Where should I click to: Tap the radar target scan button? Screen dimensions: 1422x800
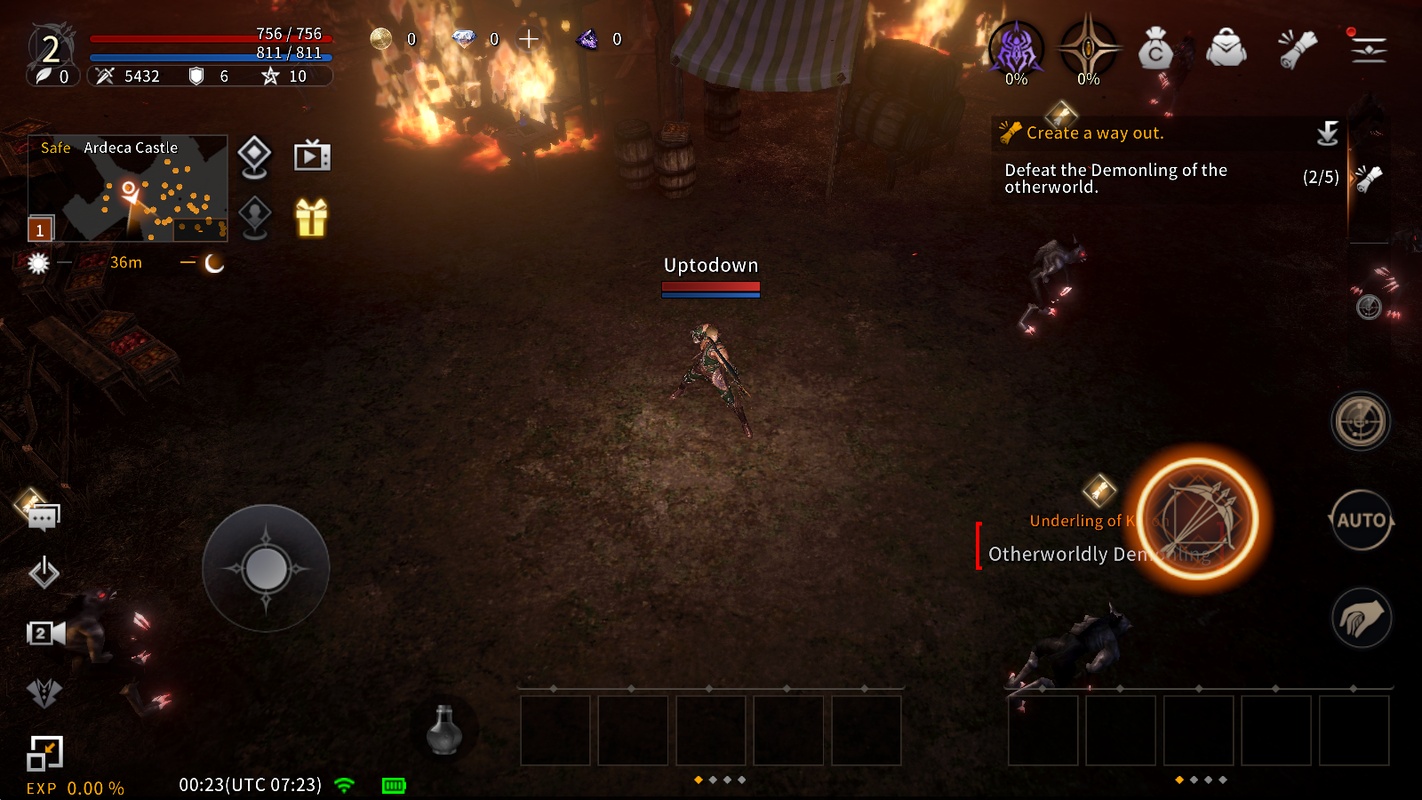(1361, 421)
